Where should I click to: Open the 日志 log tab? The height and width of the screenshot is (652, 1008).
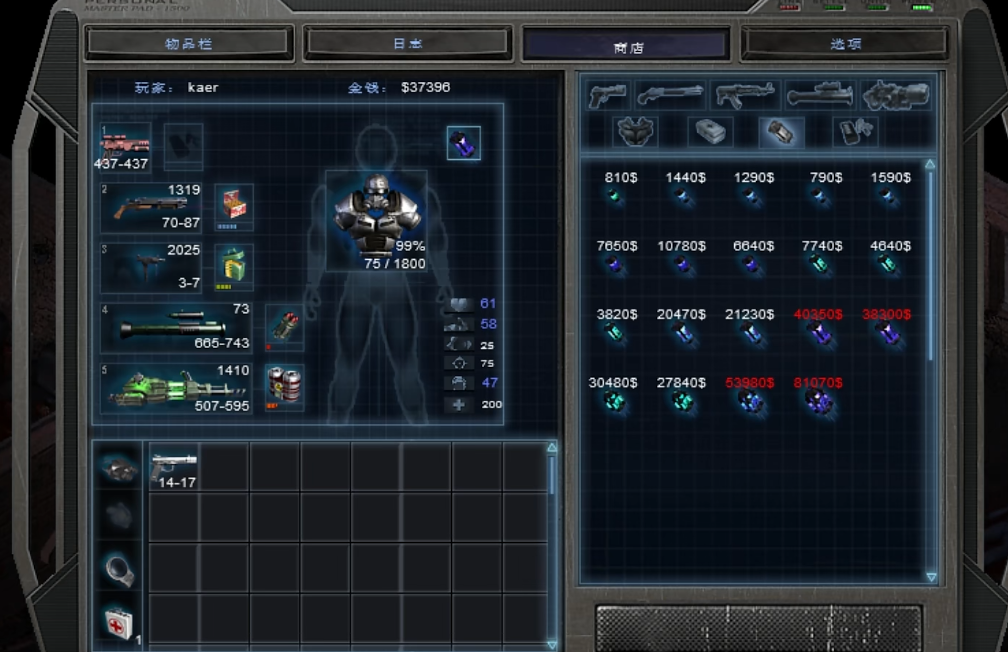coord(407,44)
